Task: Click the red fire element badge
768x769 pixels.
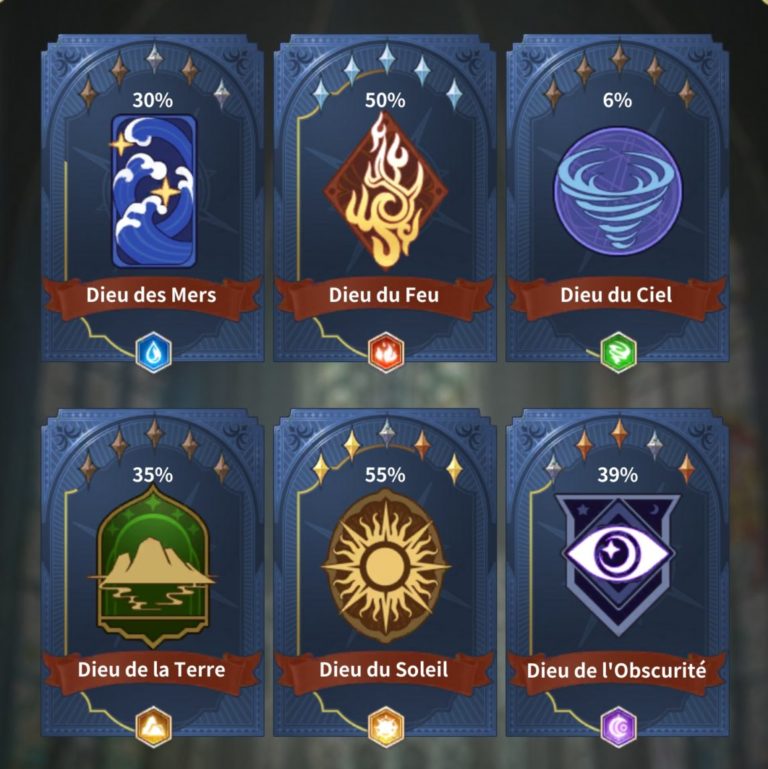Action: [385, 353]
